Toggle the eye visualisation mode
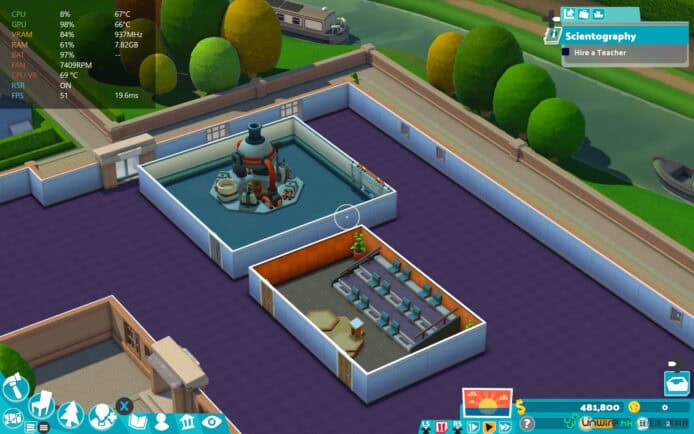 coord(212,422)
